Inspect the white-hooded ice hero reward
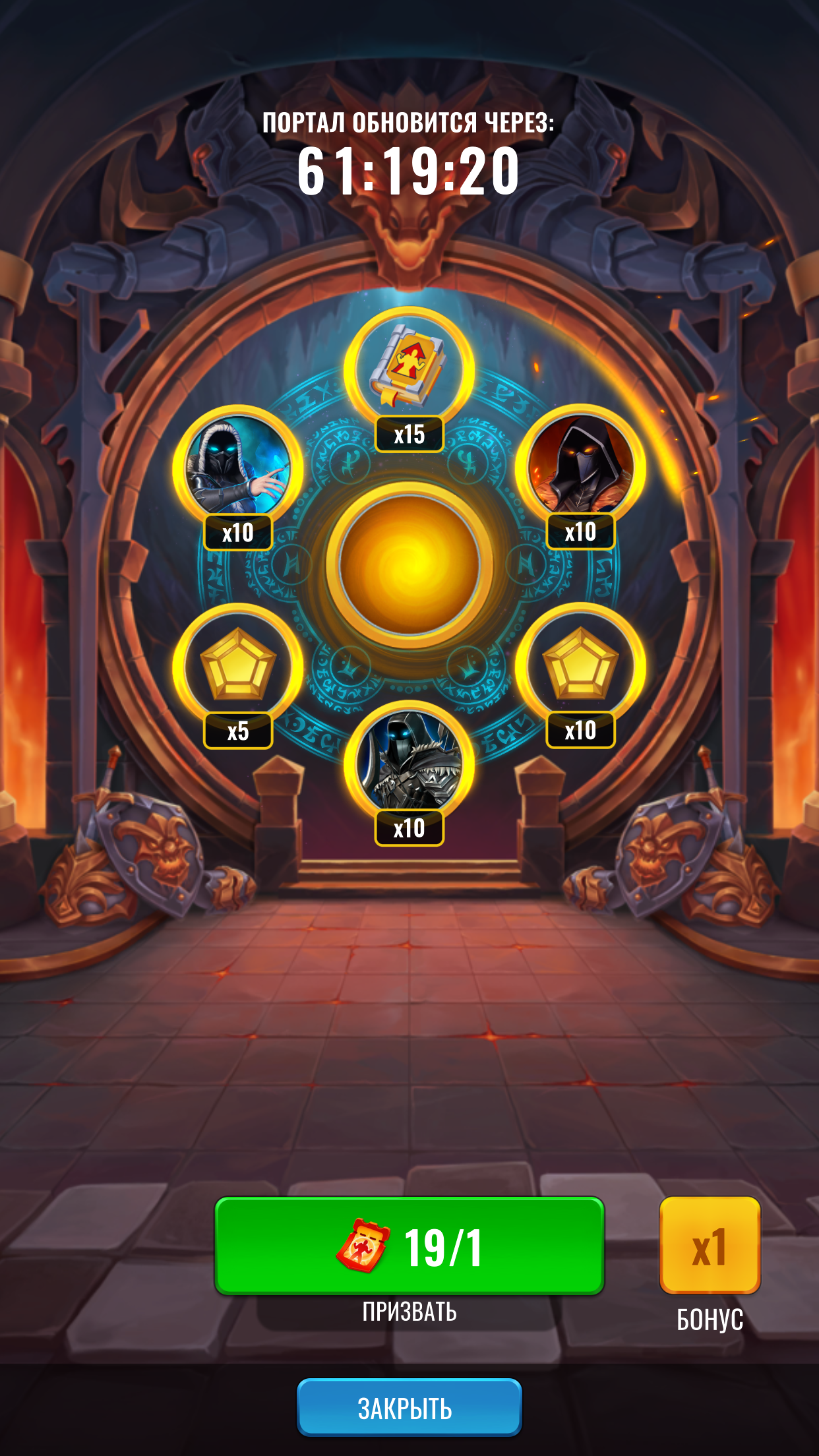The height and width of the screenshot is (1456, 819). (x=237, y=468)
